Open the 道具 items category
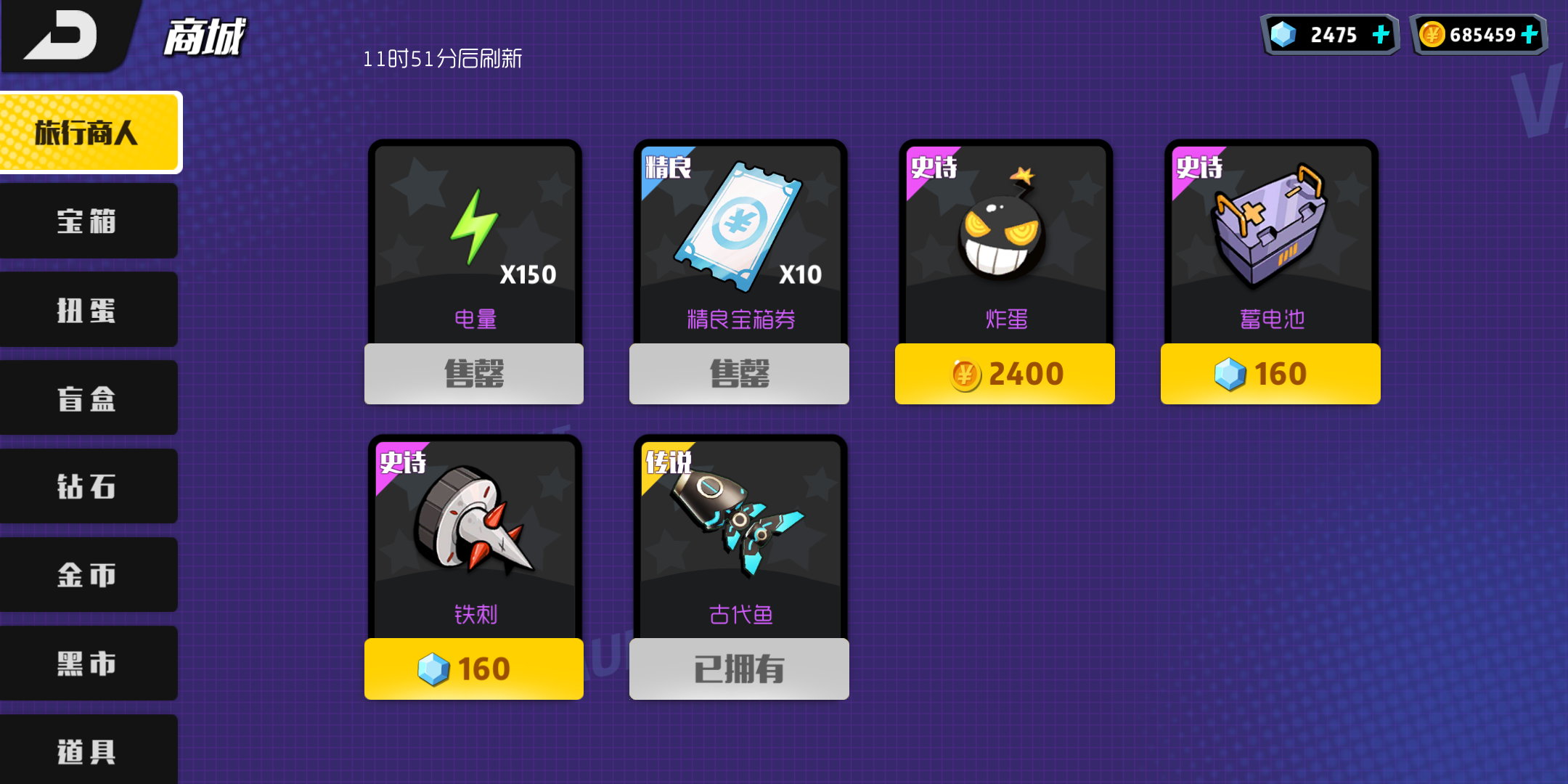 pos(87,751)
